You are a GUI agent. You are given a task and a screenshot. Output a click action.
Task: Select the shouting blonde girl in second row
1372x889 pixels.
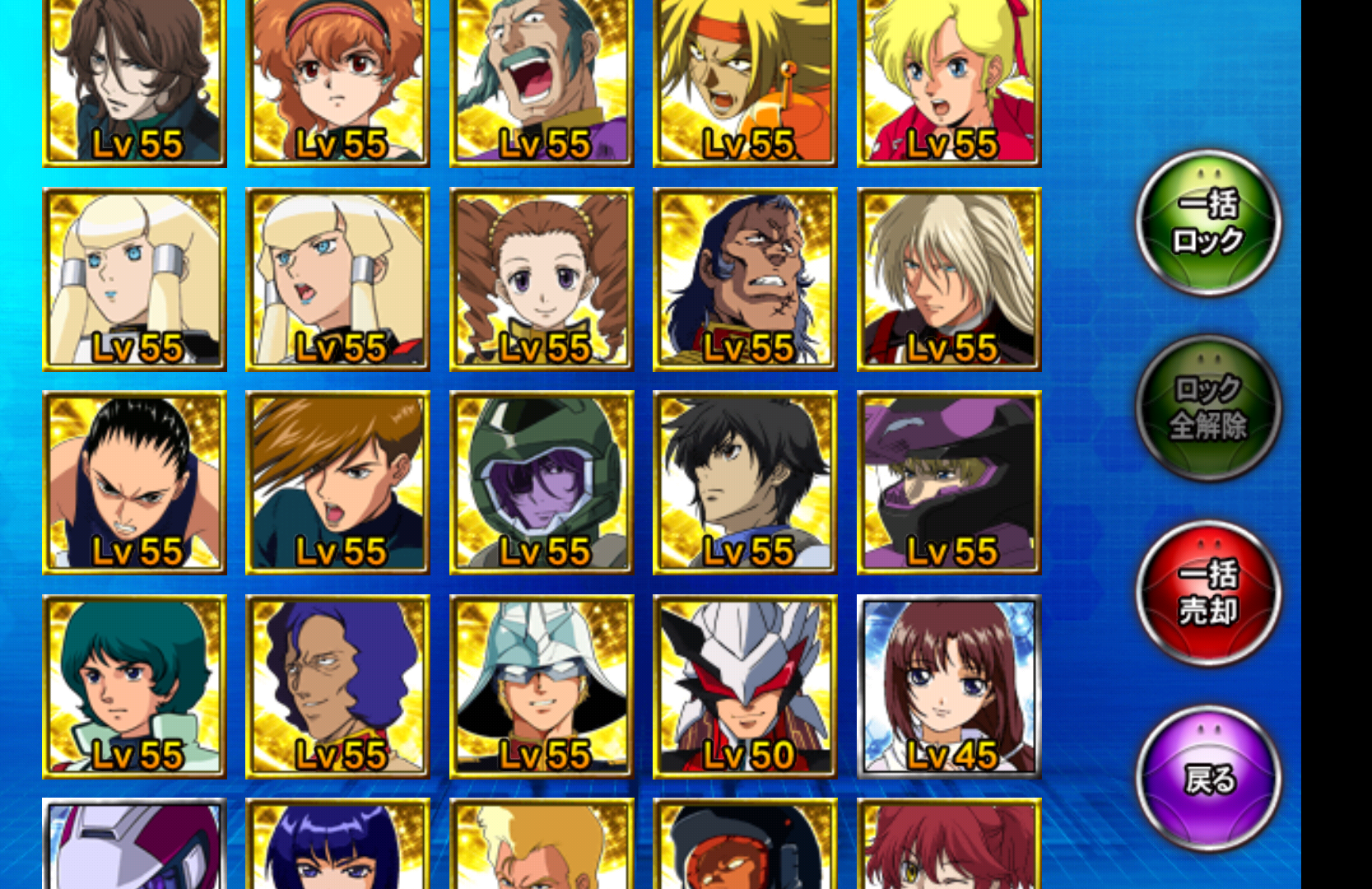coord(337,280)
